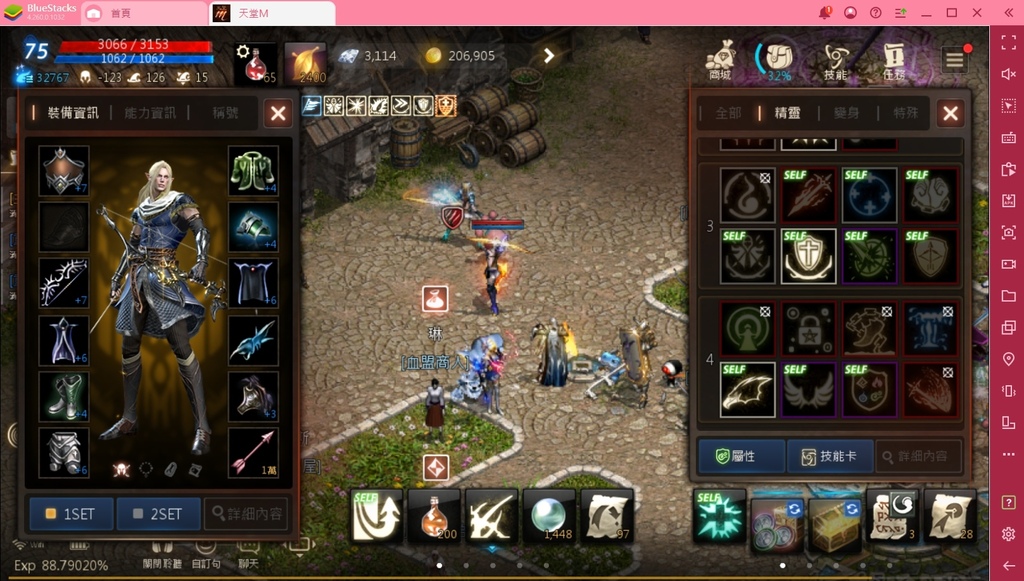Activate the 1SET equipment preset
Screen dimensions: 1024x581
coord(70,514)
